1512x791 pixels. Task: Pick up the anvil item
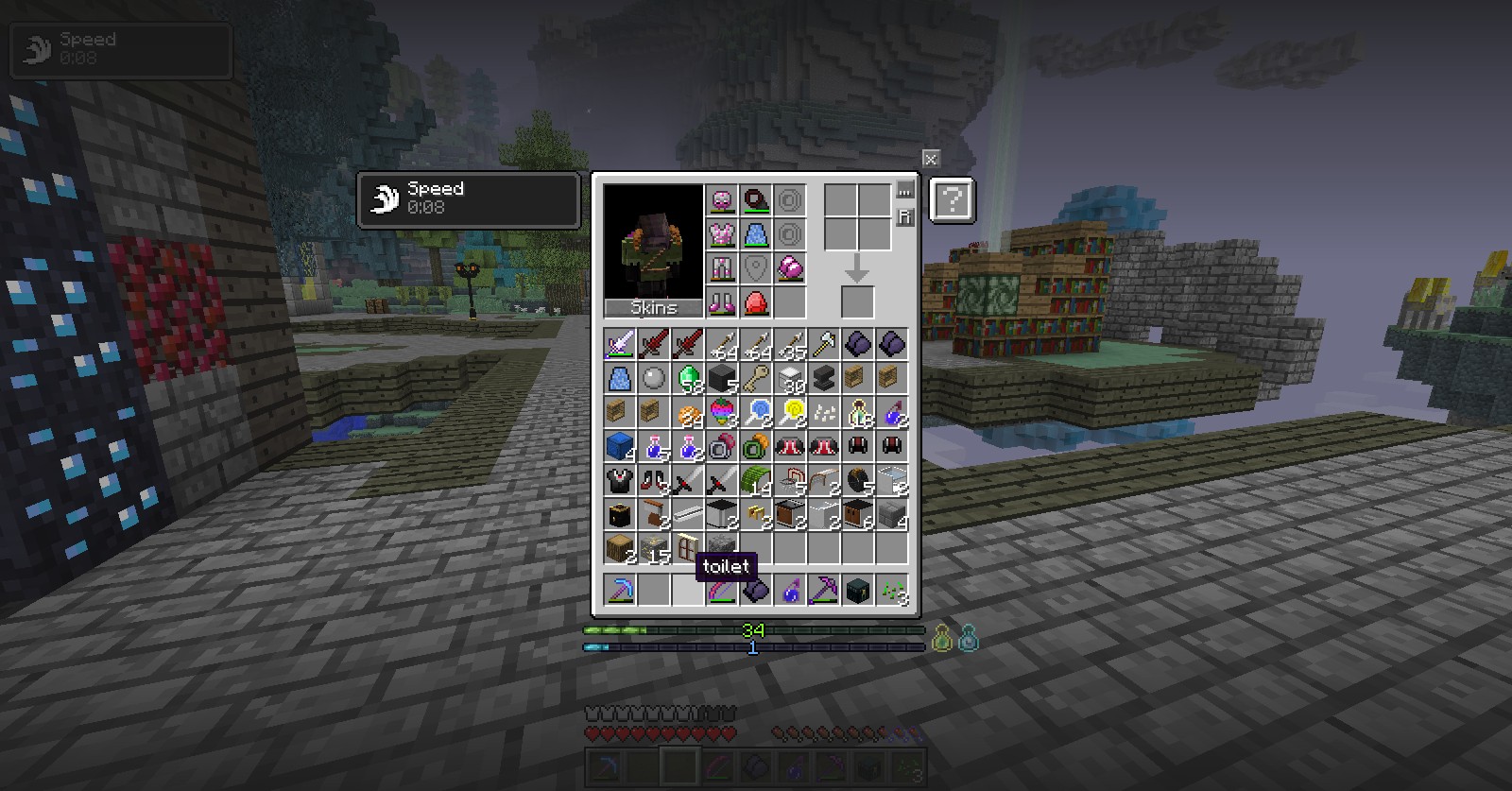click(x=824, y=379)
